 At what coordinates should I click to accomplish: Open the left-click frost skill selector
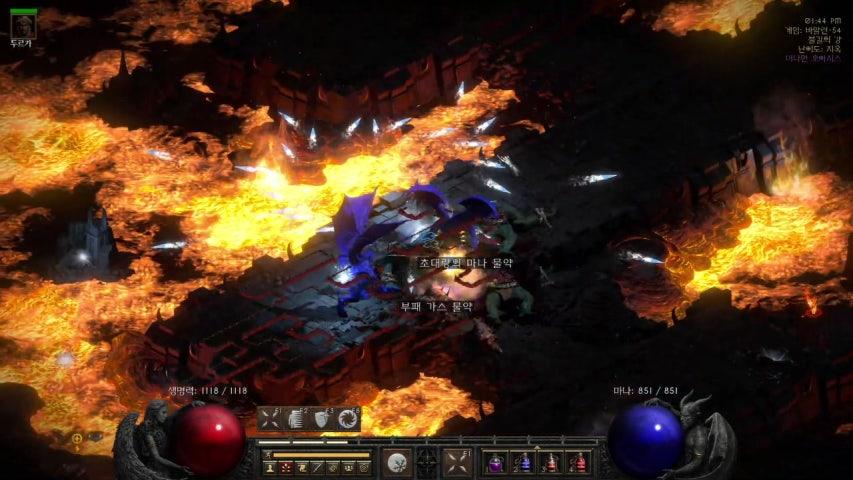coord(397,462)
